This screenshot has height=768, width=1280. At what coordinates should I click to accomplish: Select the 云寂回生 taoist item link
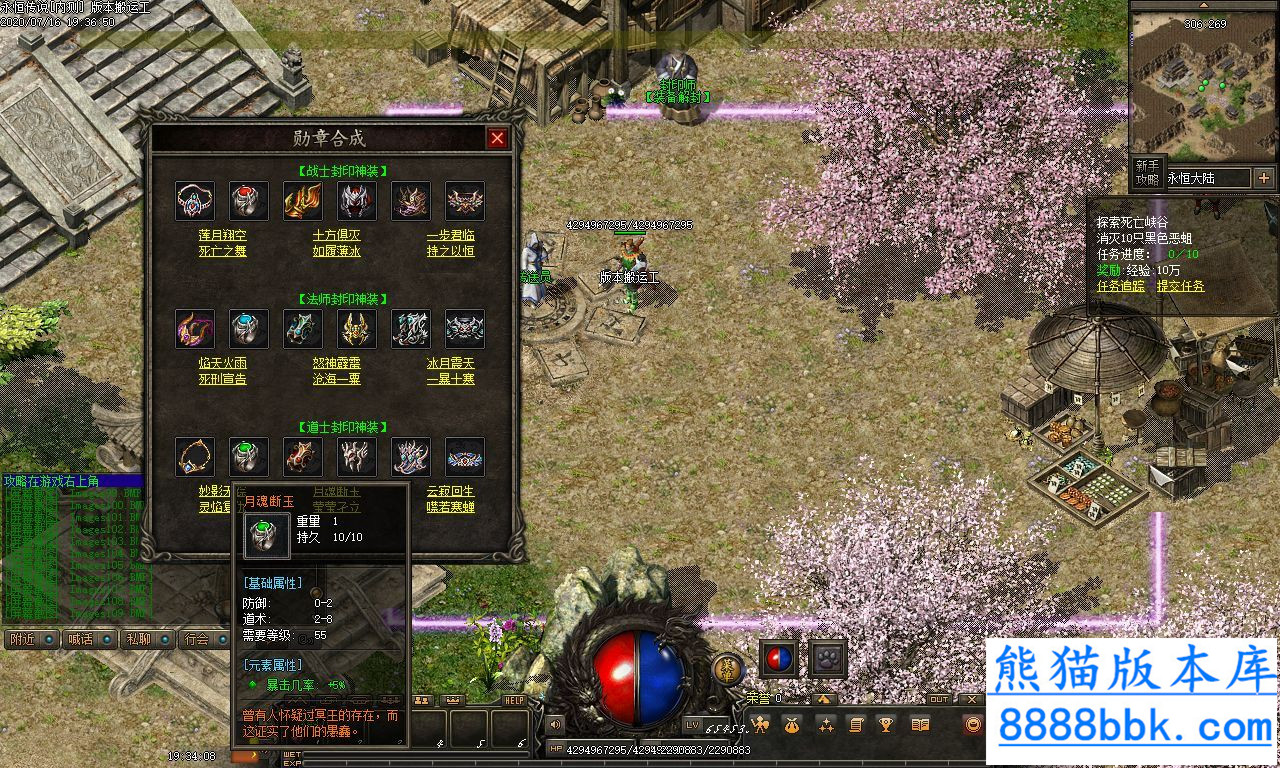(x=450, y=491)
